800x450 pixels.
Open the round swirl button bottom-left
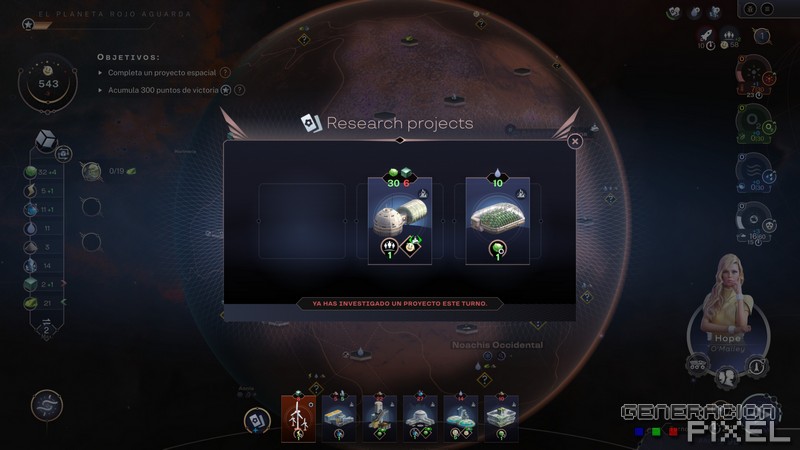point(46,404)
